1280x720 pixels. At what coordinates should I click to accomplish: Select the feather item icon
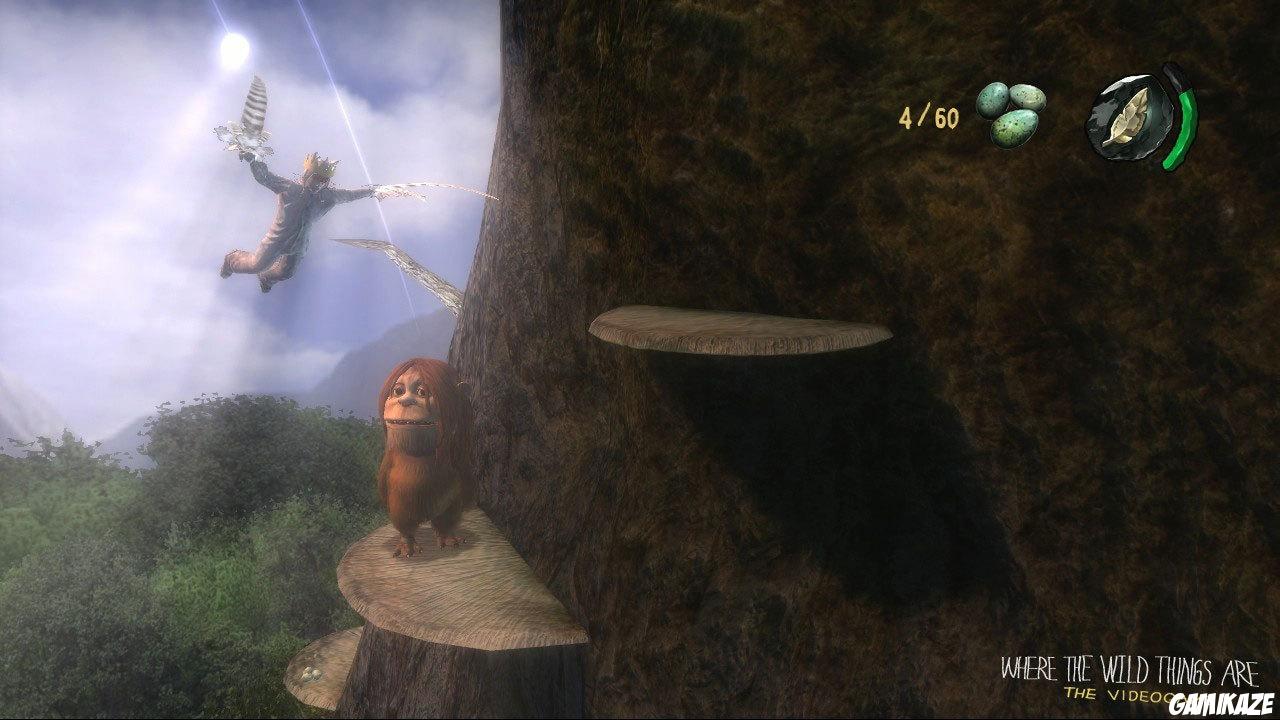1129,120
